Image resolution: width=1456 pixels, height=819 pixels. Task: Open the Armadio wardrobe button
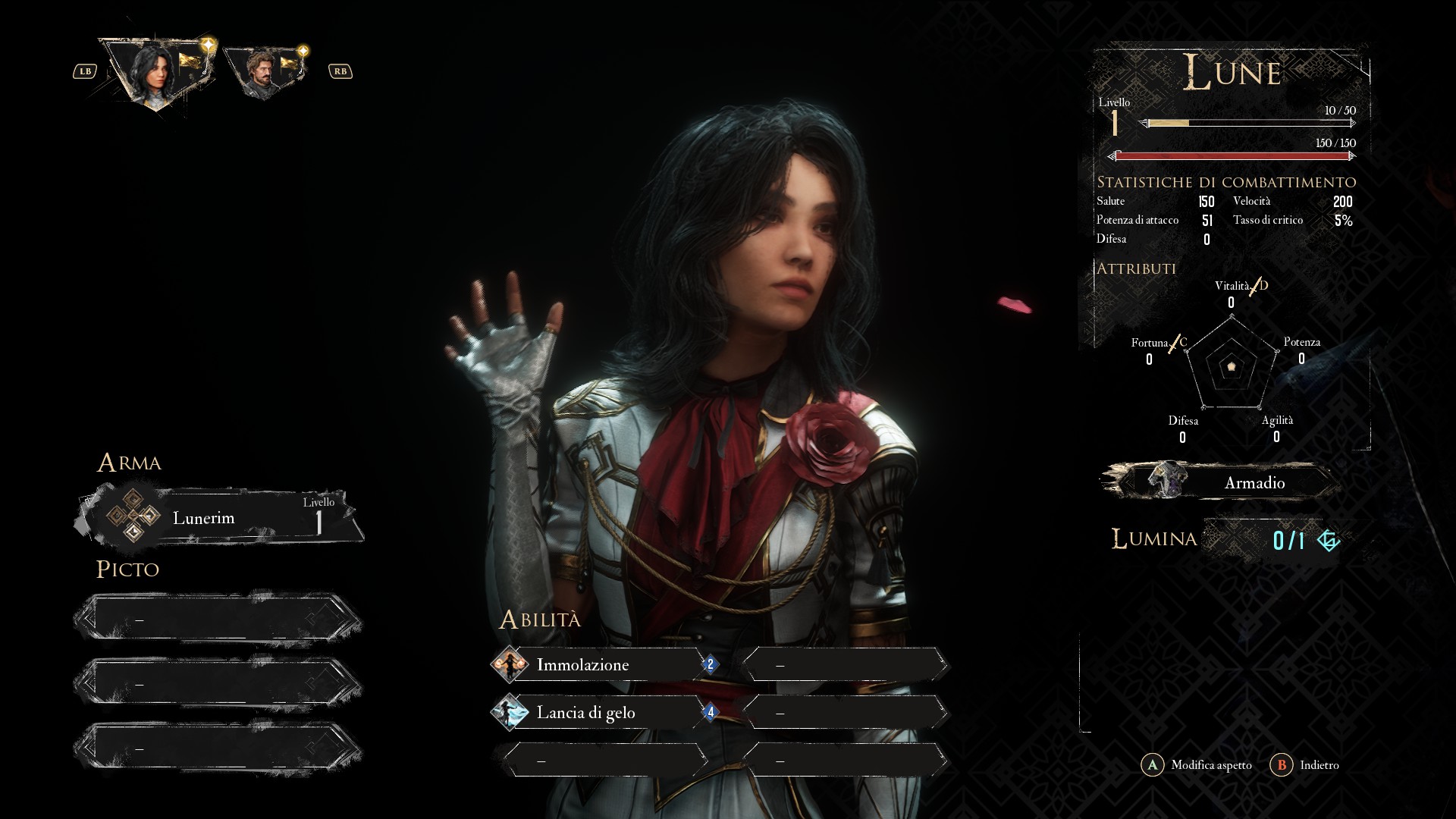[x=1221, y=482]
